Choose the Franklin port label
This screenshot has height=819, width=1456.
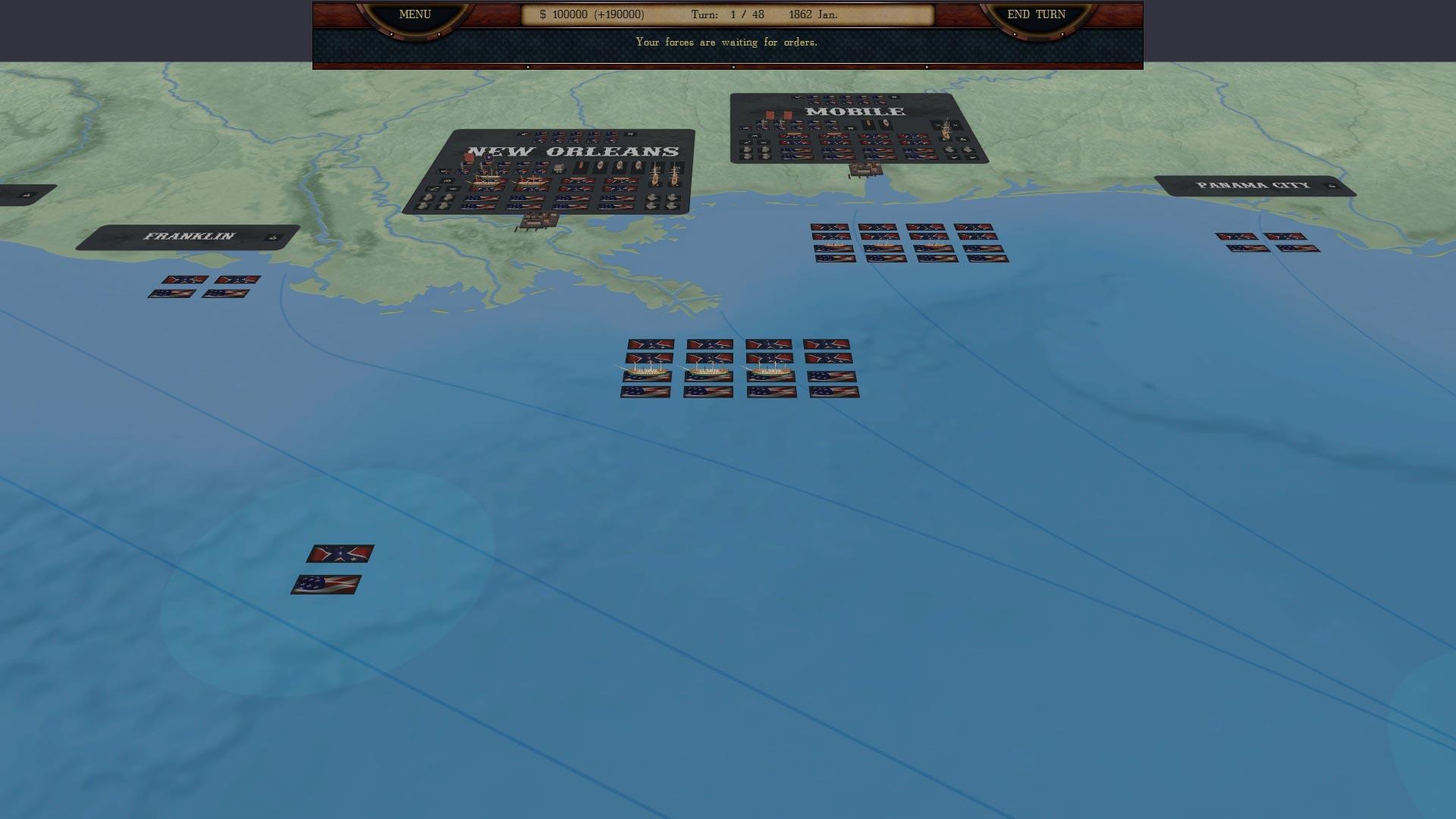[189, 237]
